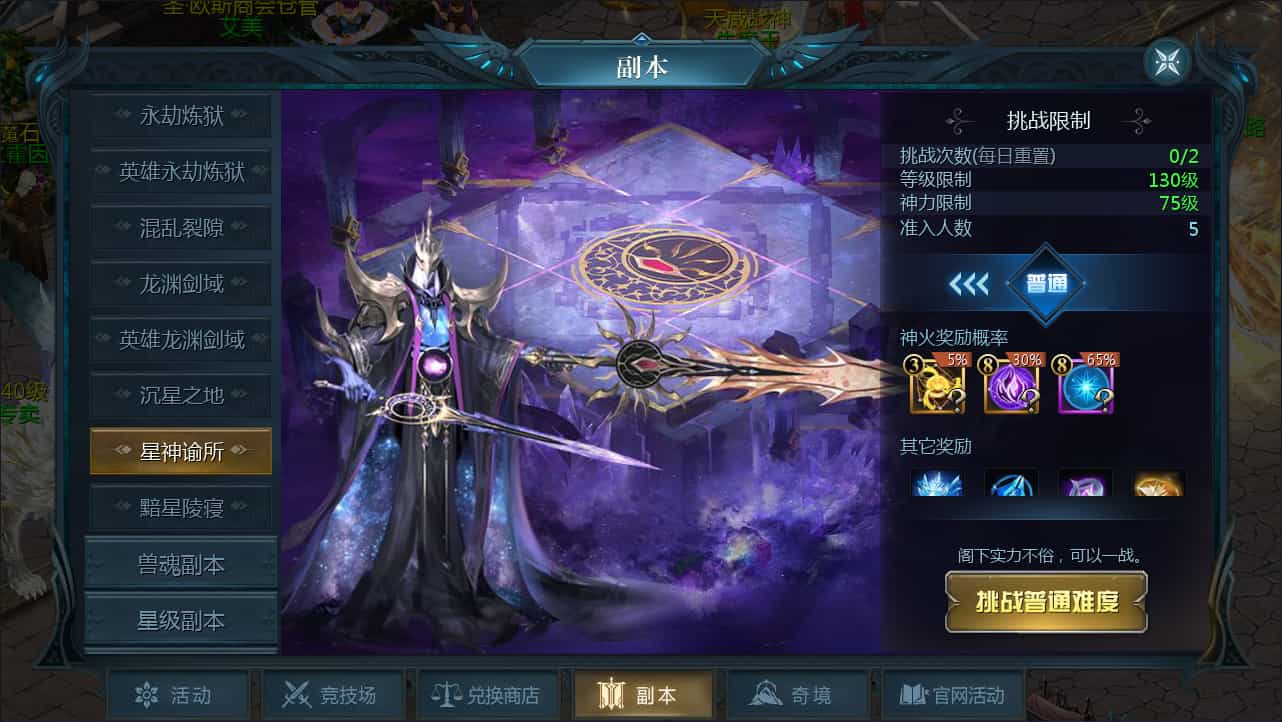1282x722 pixels.
Task: Select the 30% purple flame reward icon
Action: tap(1010, 383)
